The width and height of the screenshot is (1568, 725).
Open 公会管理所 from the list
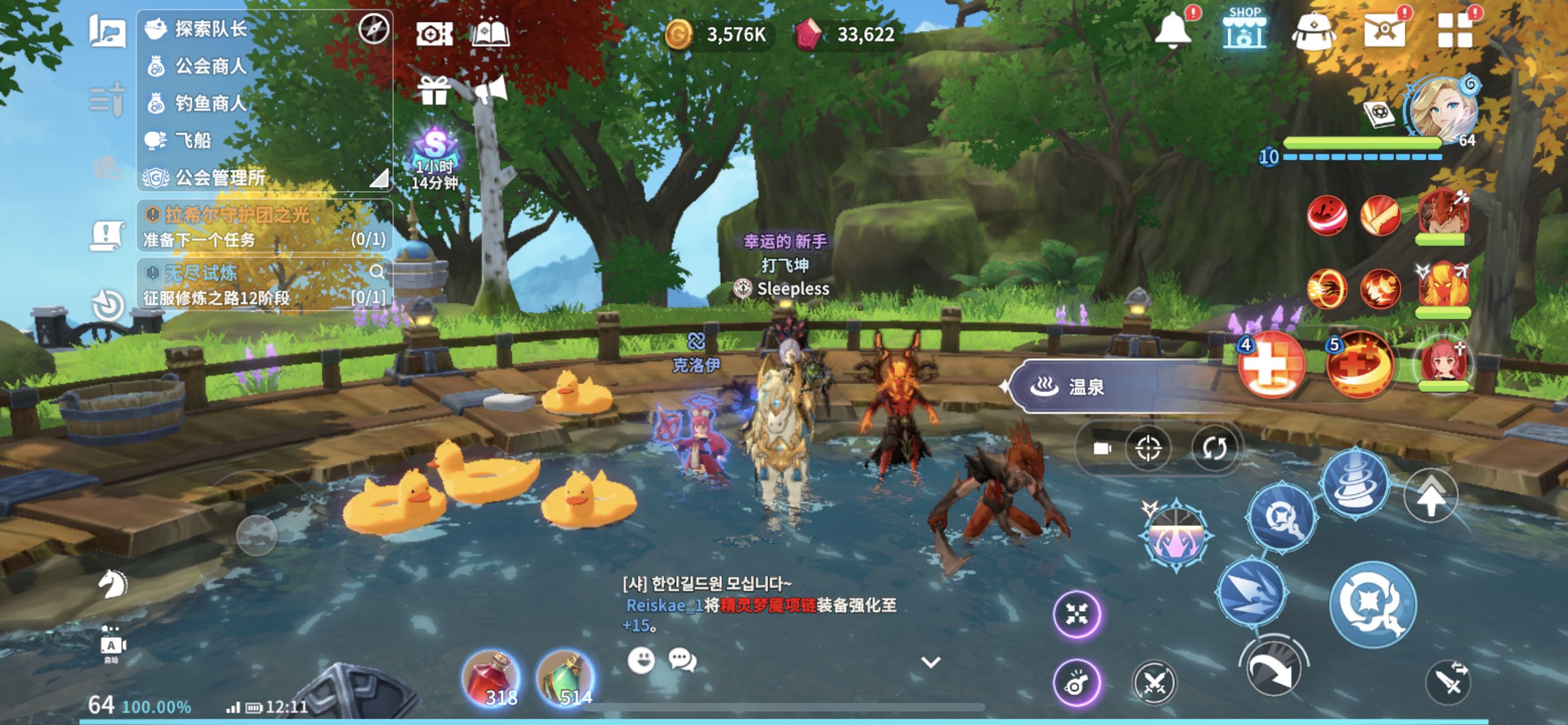pos(219,178)
